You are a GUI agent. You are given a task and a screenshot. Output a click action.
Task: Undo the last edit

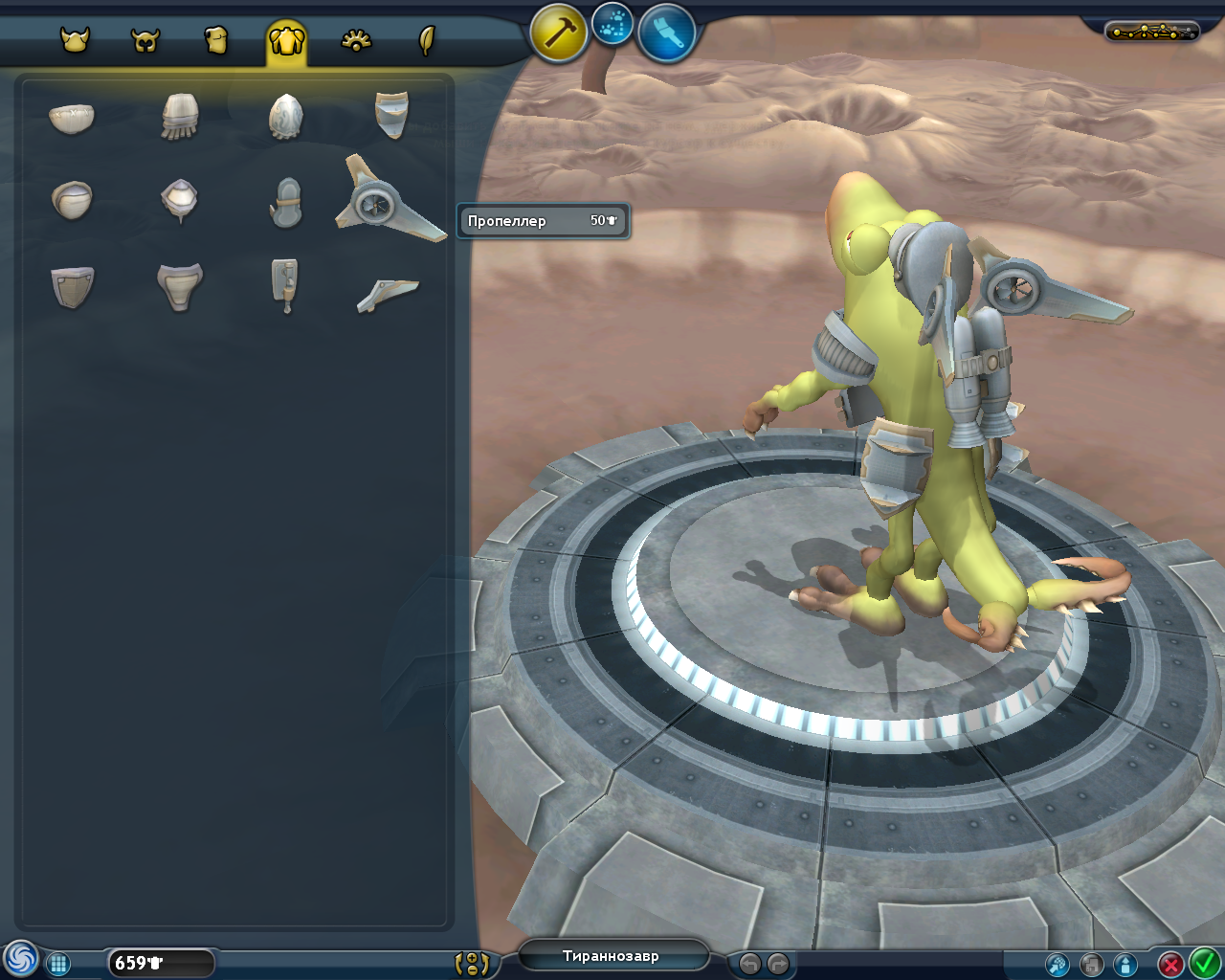pos(750,964)
